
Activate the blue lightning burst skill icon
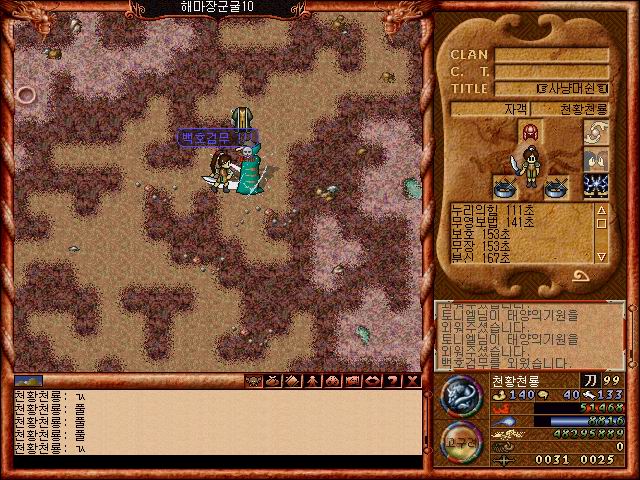click(x=596, y=185)
